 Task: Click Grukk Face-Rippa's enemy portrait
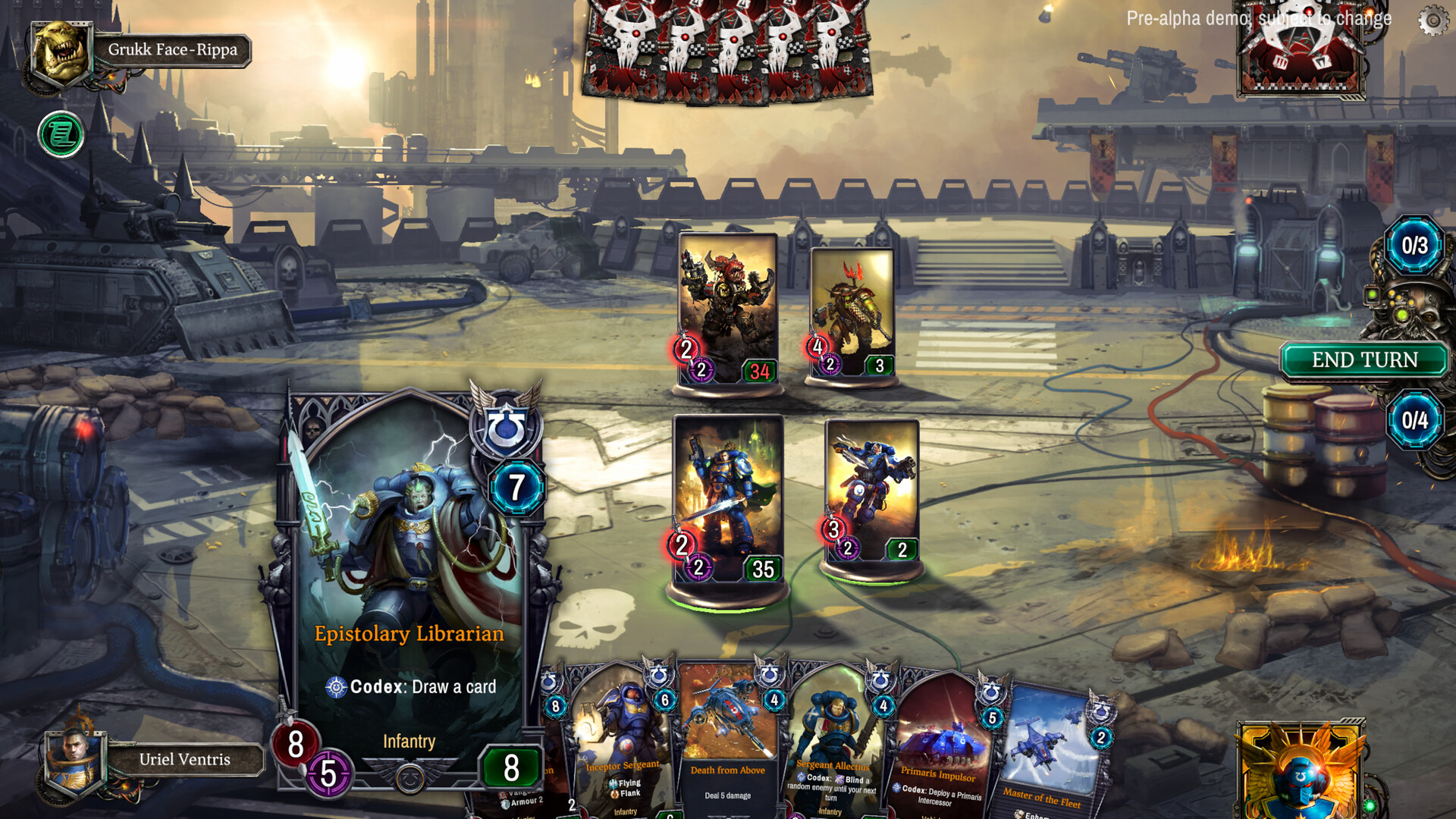click(x=59, y=52)
